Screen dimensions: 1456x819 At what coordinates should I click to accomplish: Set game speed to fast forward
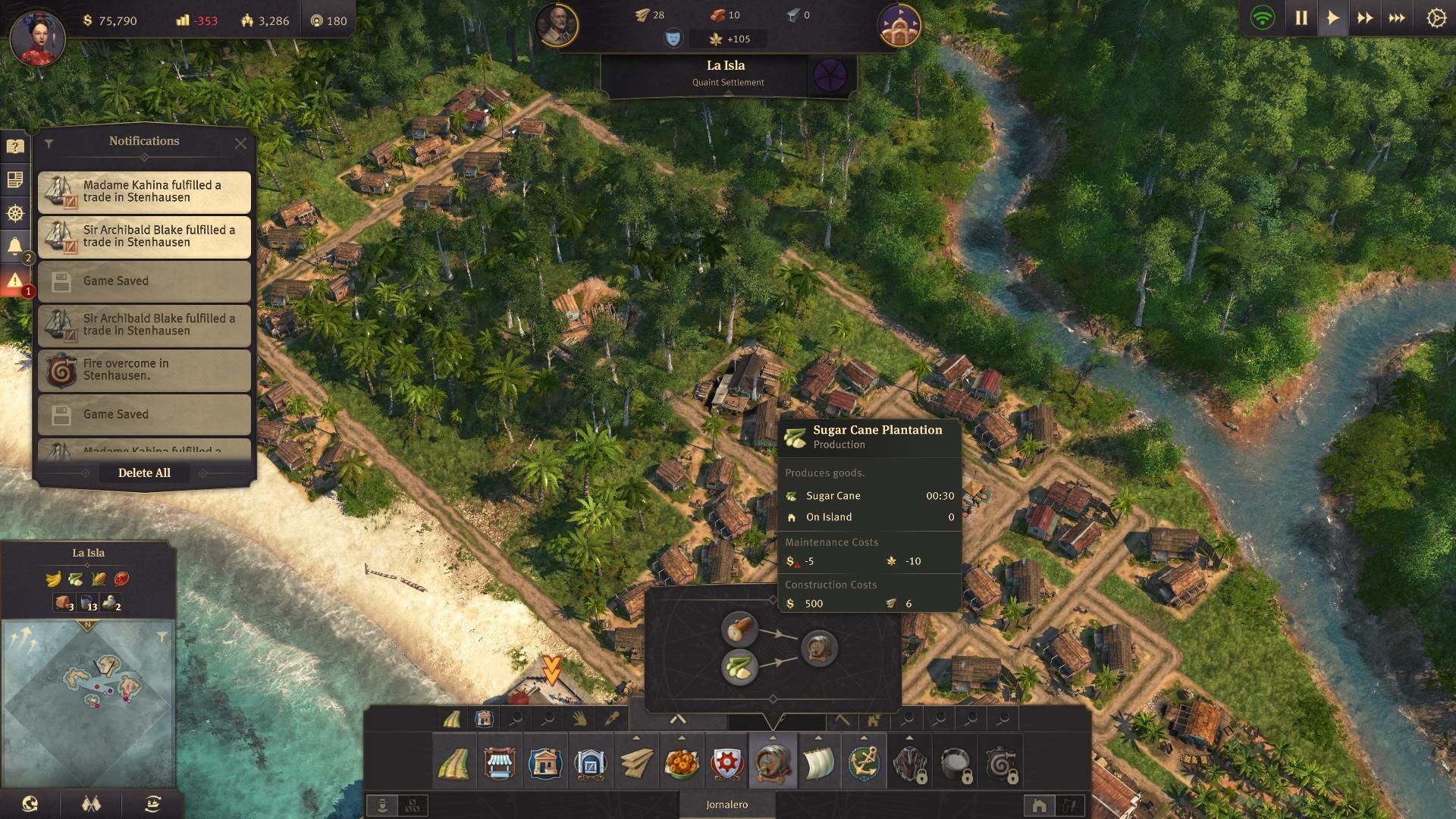click(x=1365, y=18)
